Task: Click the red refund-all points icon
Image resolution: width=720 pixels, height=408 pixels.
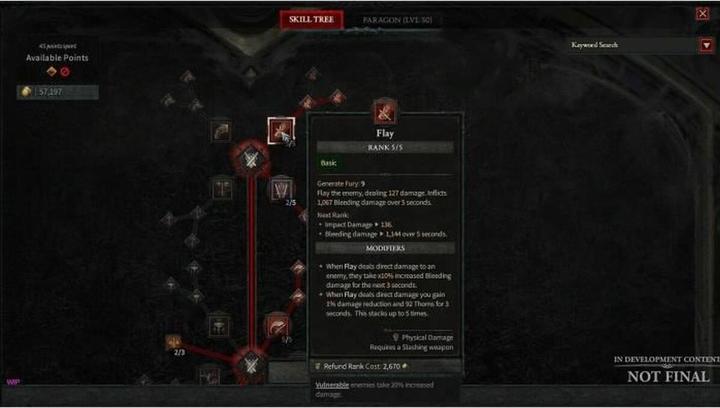Action: [x=65, y=72]
